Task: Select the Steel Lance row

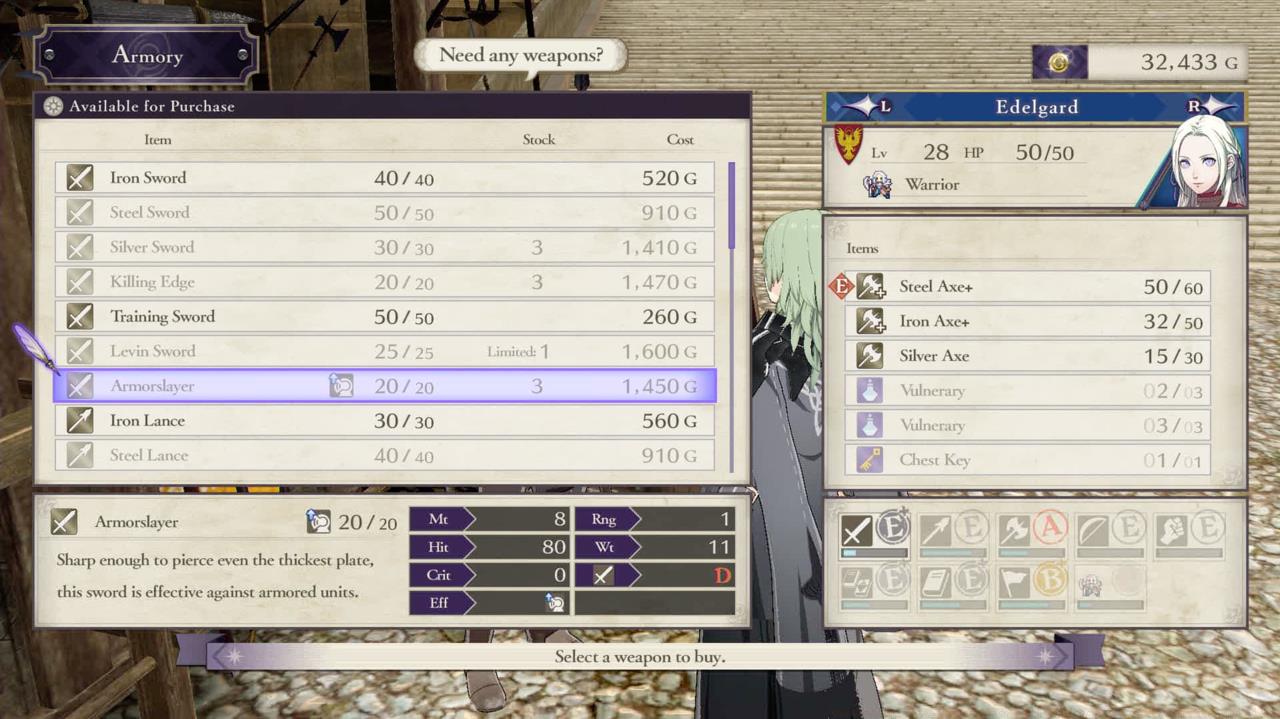Action: (x=385, y=455)
